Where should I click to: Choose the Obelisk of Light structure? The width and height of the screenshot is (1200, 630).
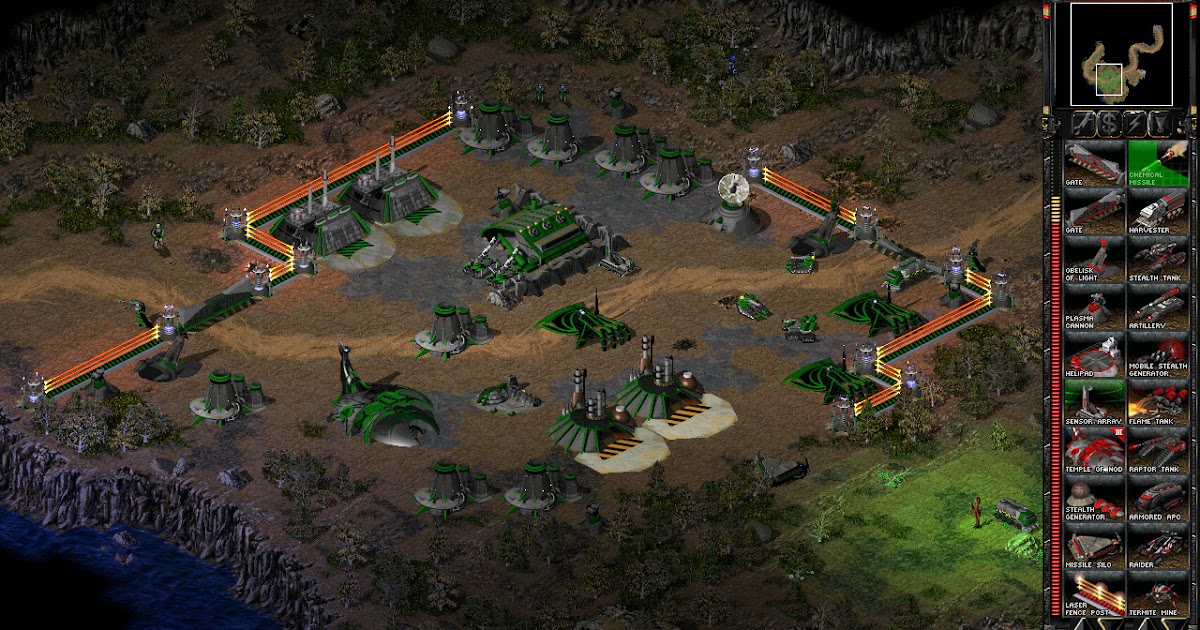pyautogui.click(x=1093, y=259)
